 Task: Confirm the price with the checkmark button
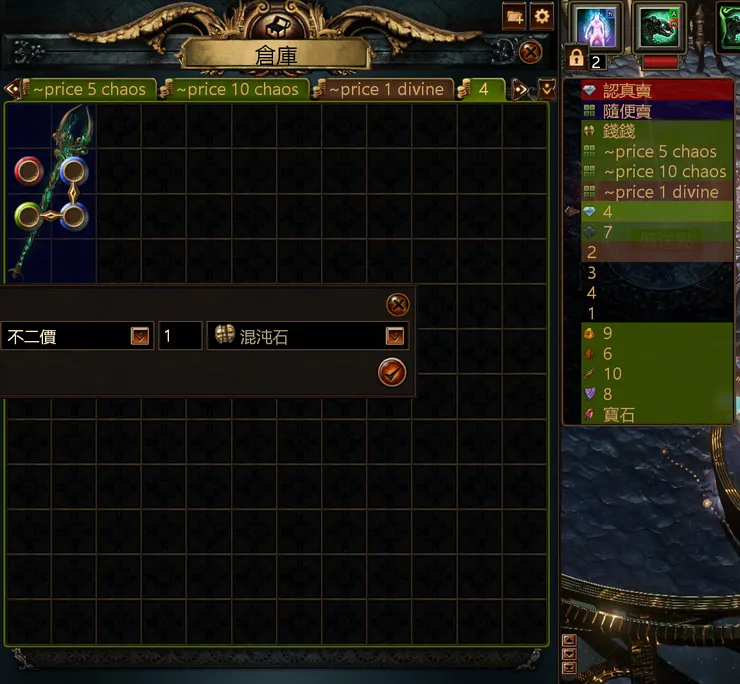392,373
